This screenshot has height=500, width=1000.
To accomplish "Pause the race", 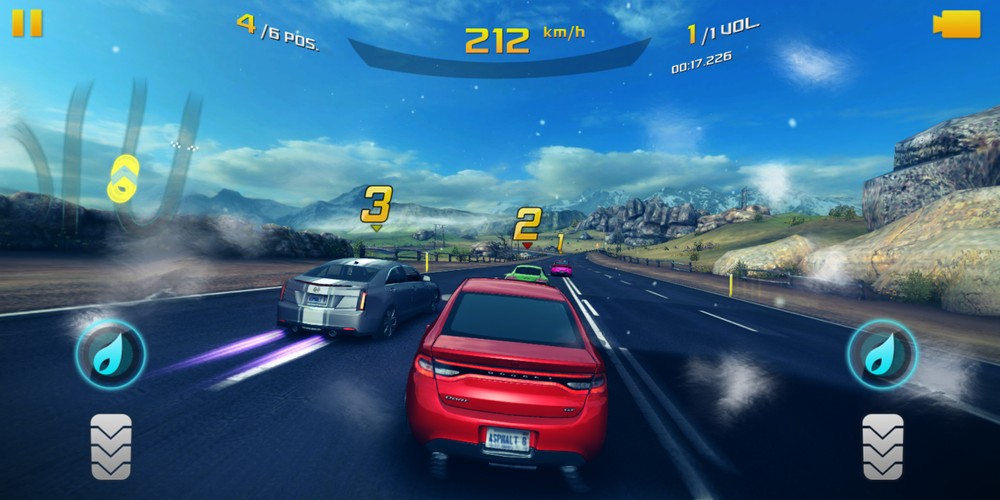I will point(27,23).
